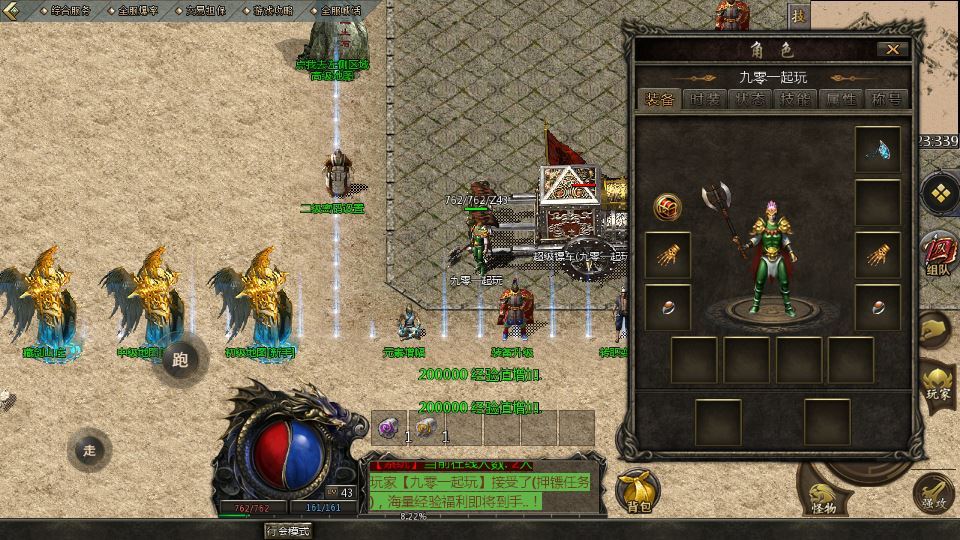Show the 技能 skills tab
This screenshot has height=540, width=960.
click(x=796, y=99)
